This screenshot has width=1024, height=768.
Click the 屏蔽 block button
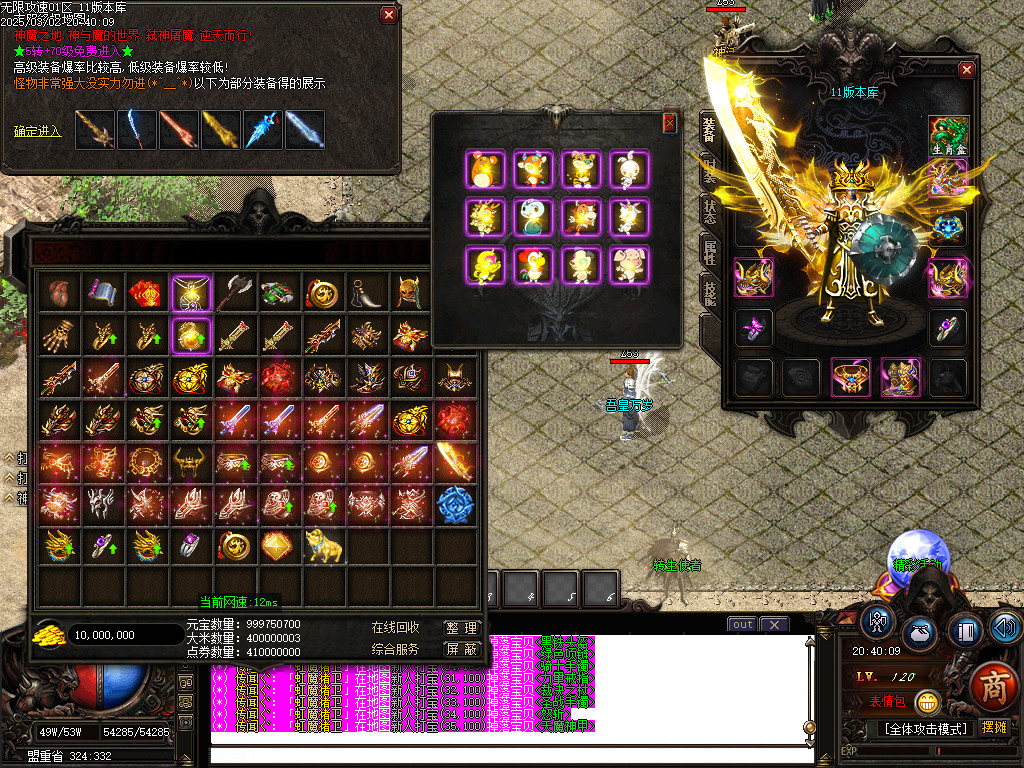(x=461, y=650)
